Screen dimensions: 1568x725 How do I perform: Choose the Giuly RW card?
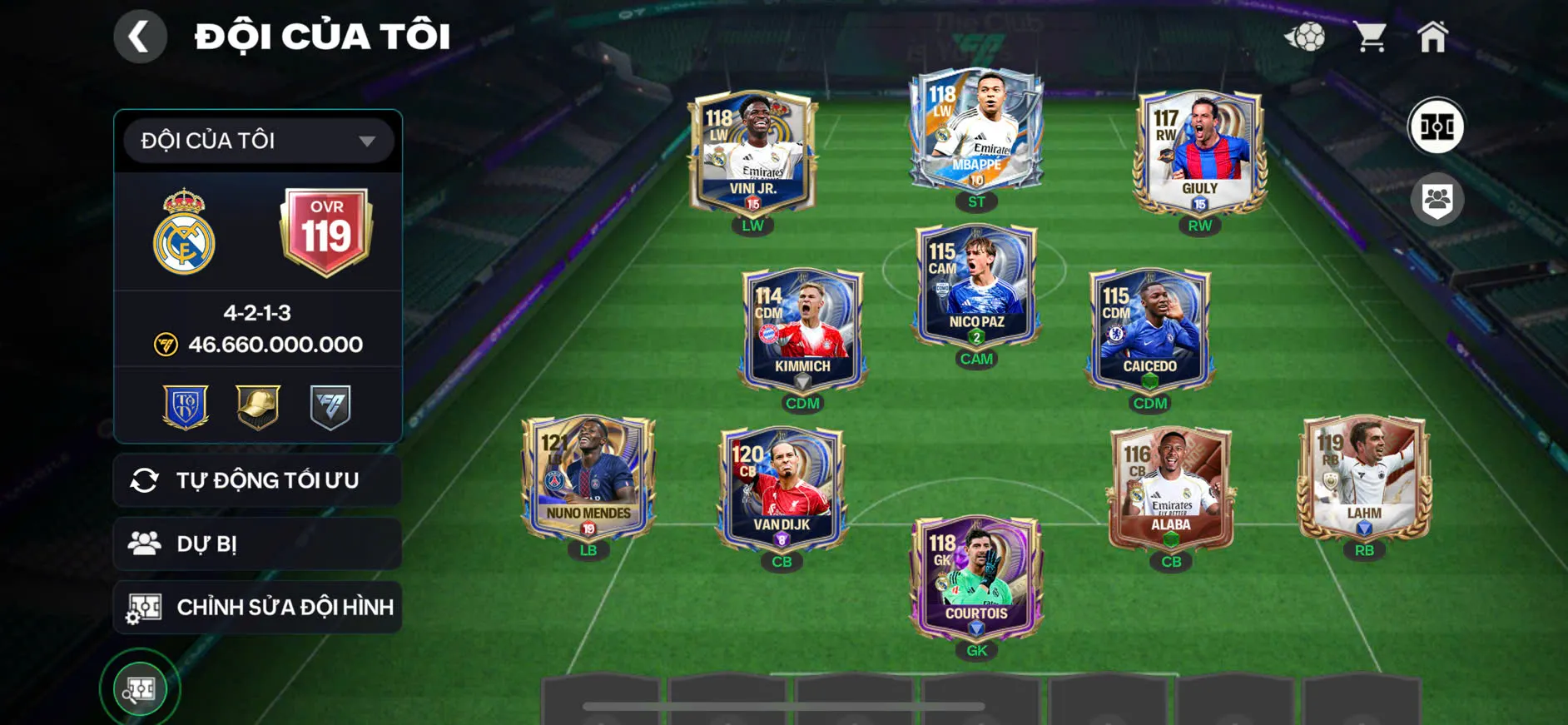pyautogui.click(x=1199, y=154)
